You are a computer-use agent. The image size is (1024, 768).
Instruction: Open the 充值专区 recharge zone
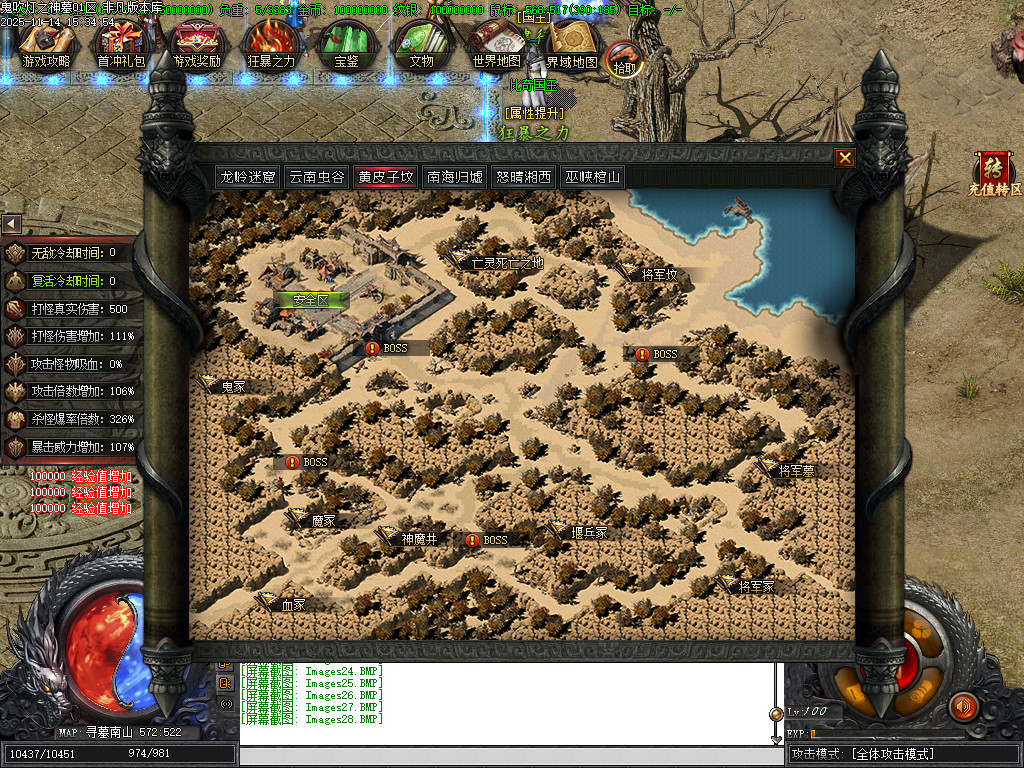994,174
